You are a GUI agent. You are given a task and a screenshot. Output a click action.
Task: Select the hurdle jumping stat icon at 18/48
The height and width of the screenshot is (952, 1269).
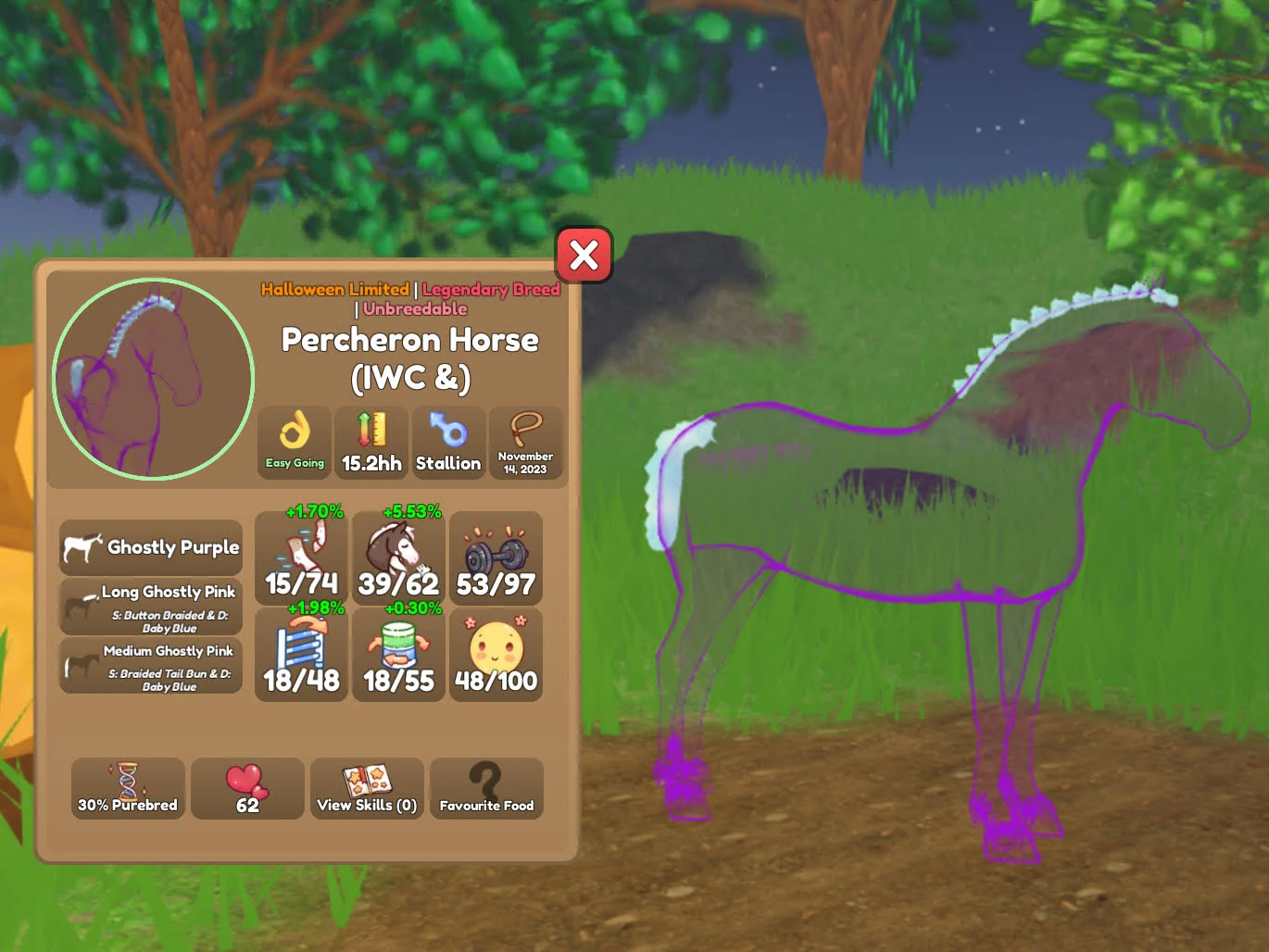pos(300,655)
